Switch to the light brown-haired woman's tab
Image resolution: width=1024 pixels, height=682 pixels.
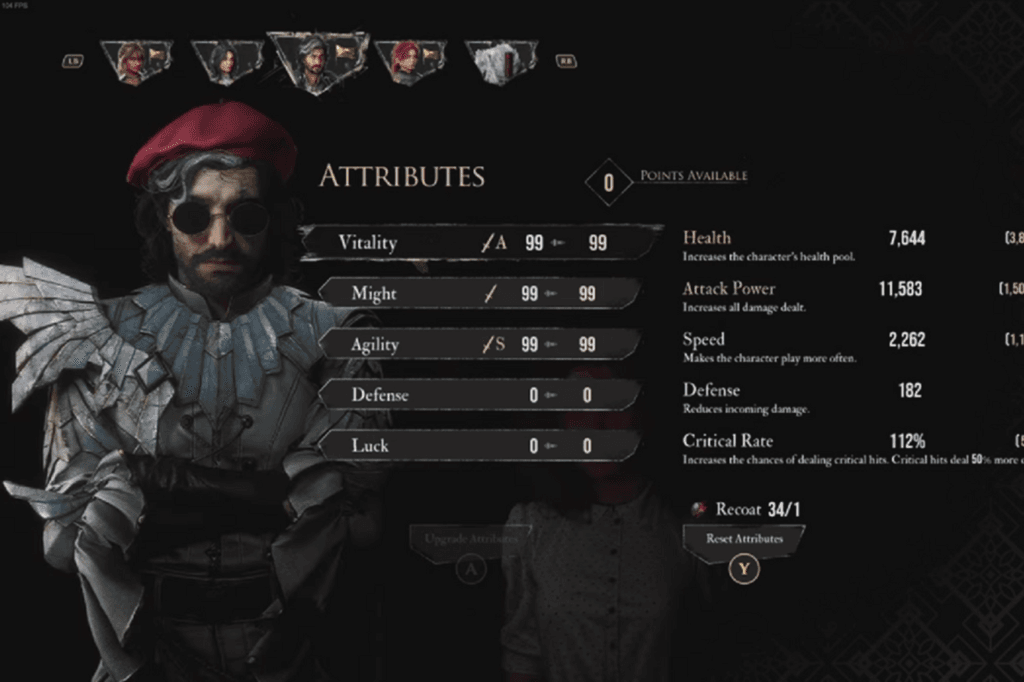[x=135, y=61]
